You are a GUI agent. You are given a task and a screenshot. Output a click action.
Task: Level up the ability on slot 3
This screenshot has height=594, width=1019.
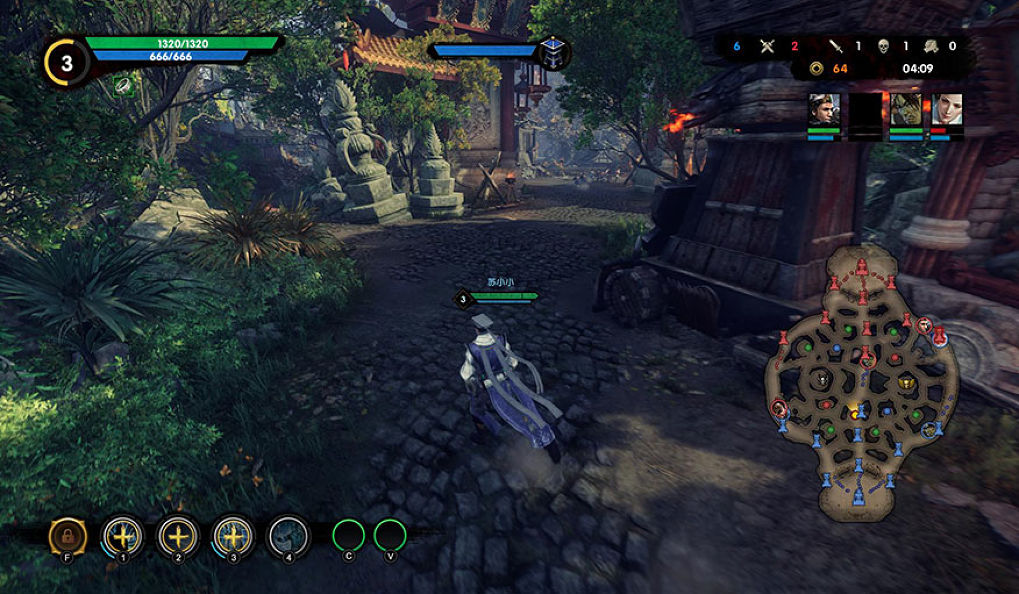tap(234, 536)
